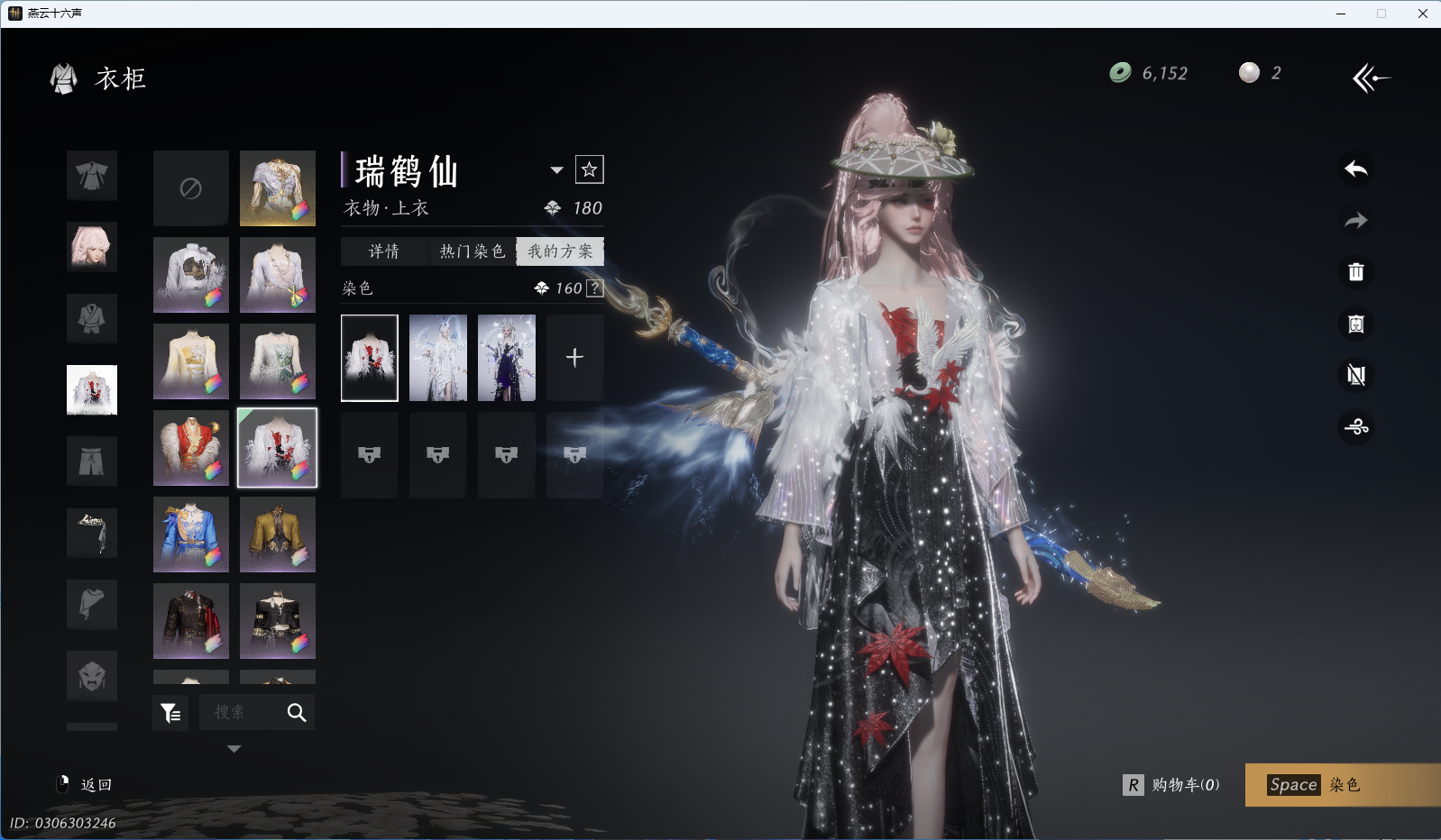Favorite 瑞鹤仙 with the star button
Image resolution: width=1441 pixels, height=840 pixels.
(589, 169)
